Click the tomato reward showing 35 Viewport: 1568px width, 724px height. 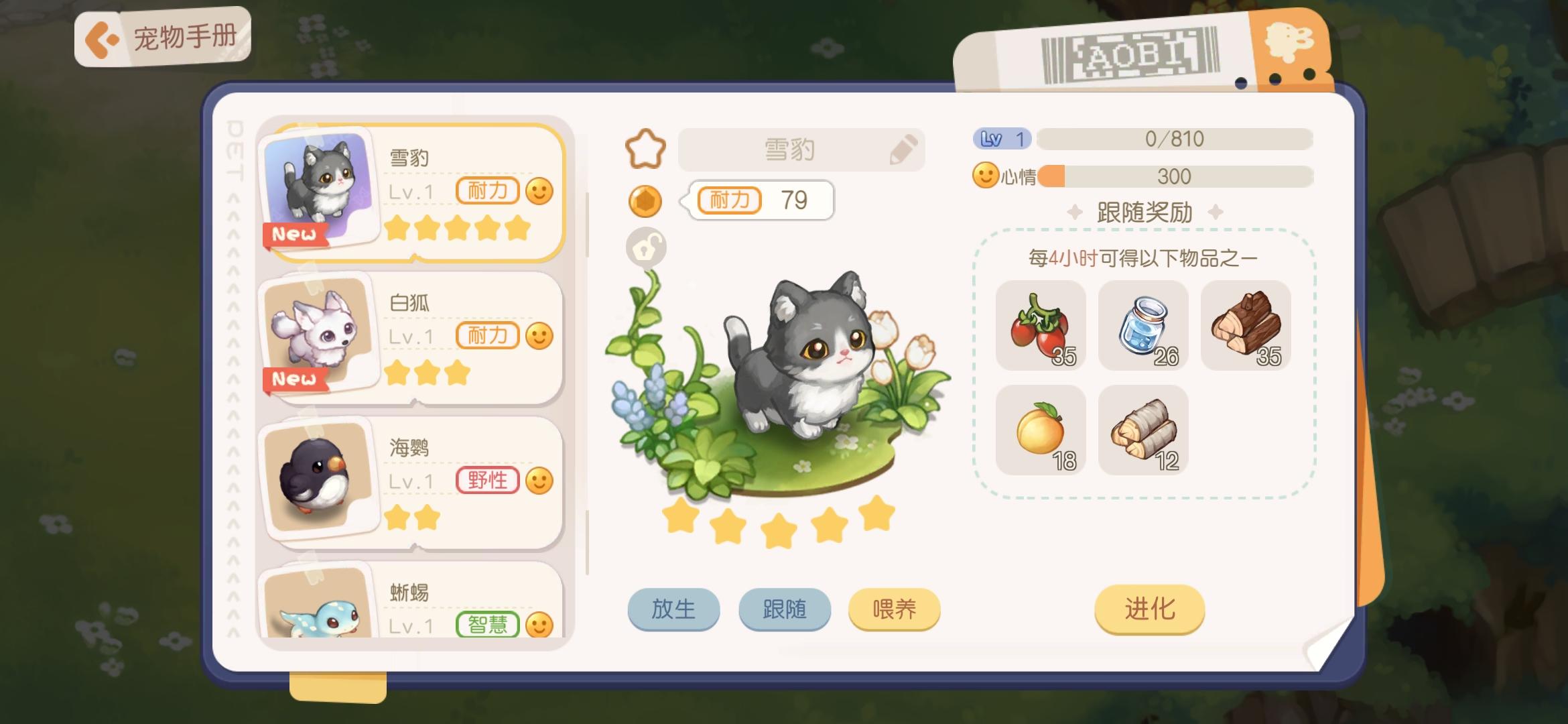point(1041,326)
